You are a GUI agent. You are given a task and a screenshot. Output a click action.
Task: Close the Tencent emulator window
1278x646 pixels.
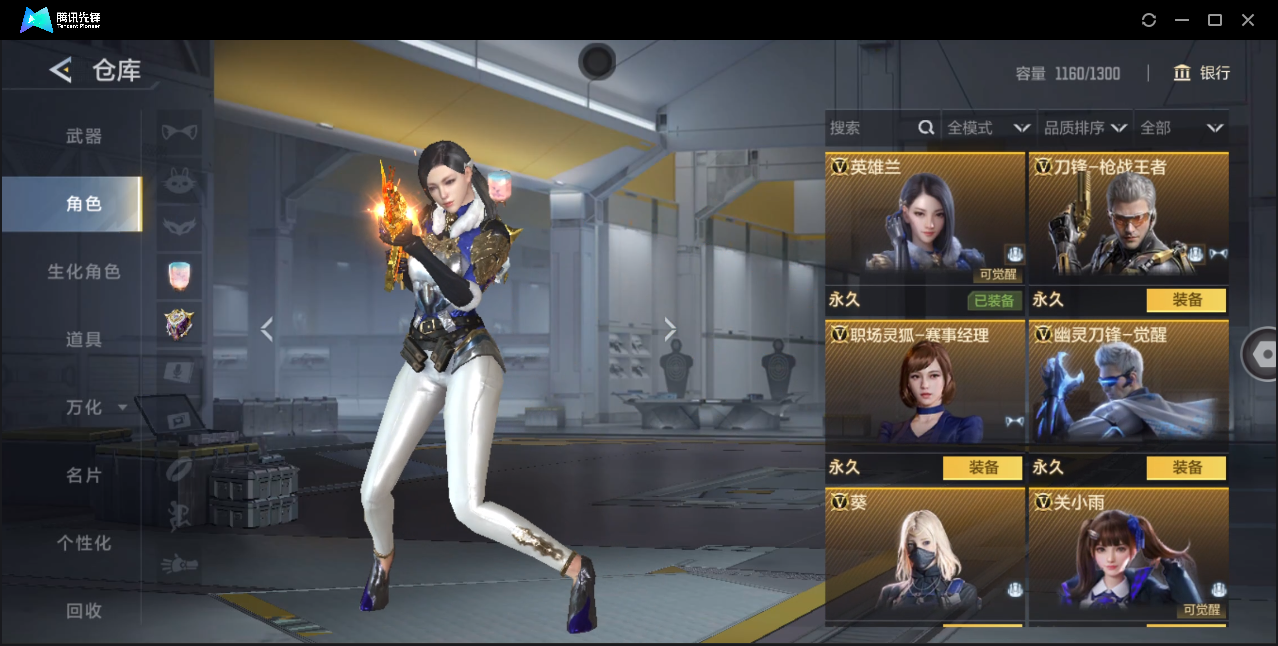coord(1248,20)
